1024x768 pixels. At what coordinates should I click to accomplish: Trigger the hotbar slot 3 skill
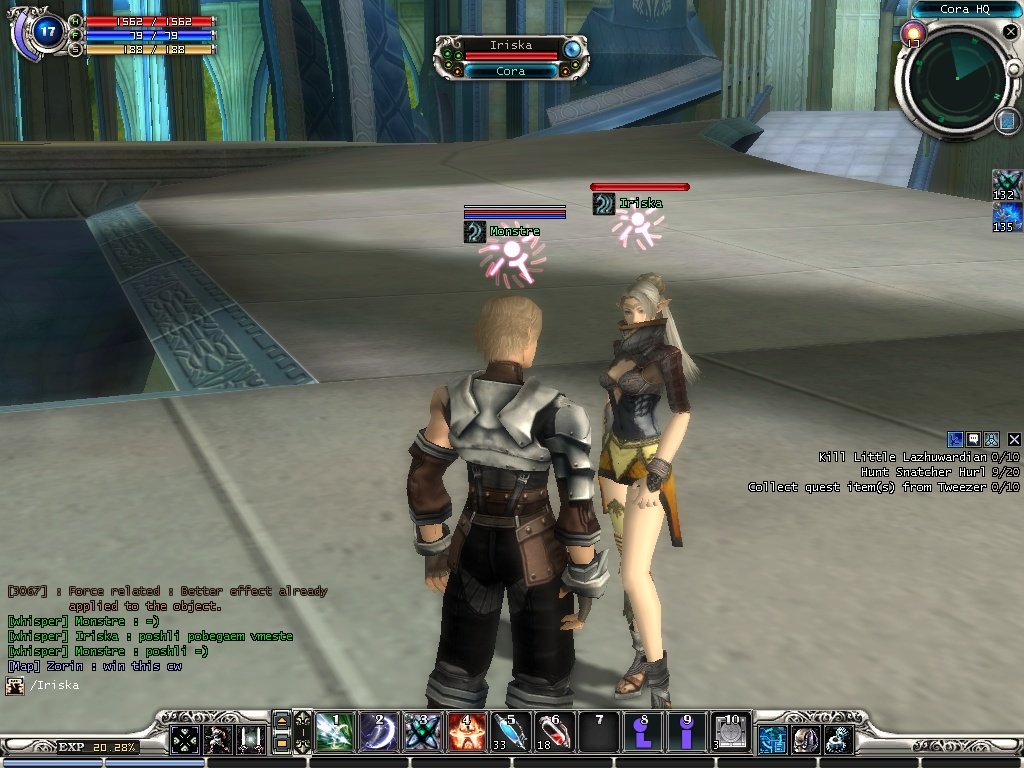[422, 733]
